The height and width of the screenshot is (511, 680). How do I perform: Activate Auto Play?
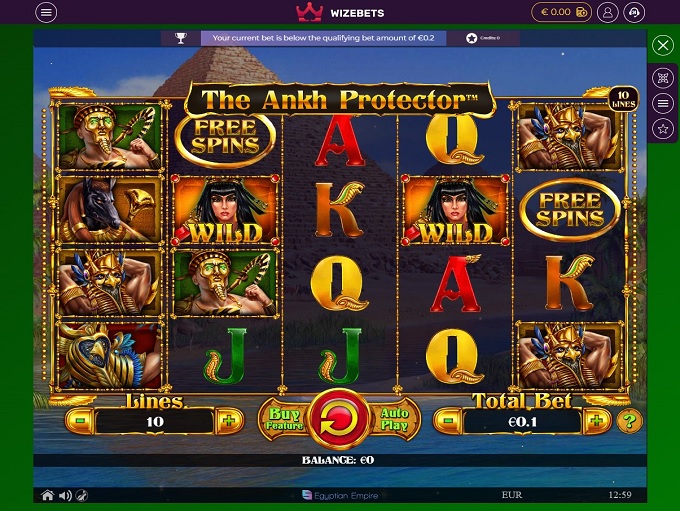pos(395,419)
